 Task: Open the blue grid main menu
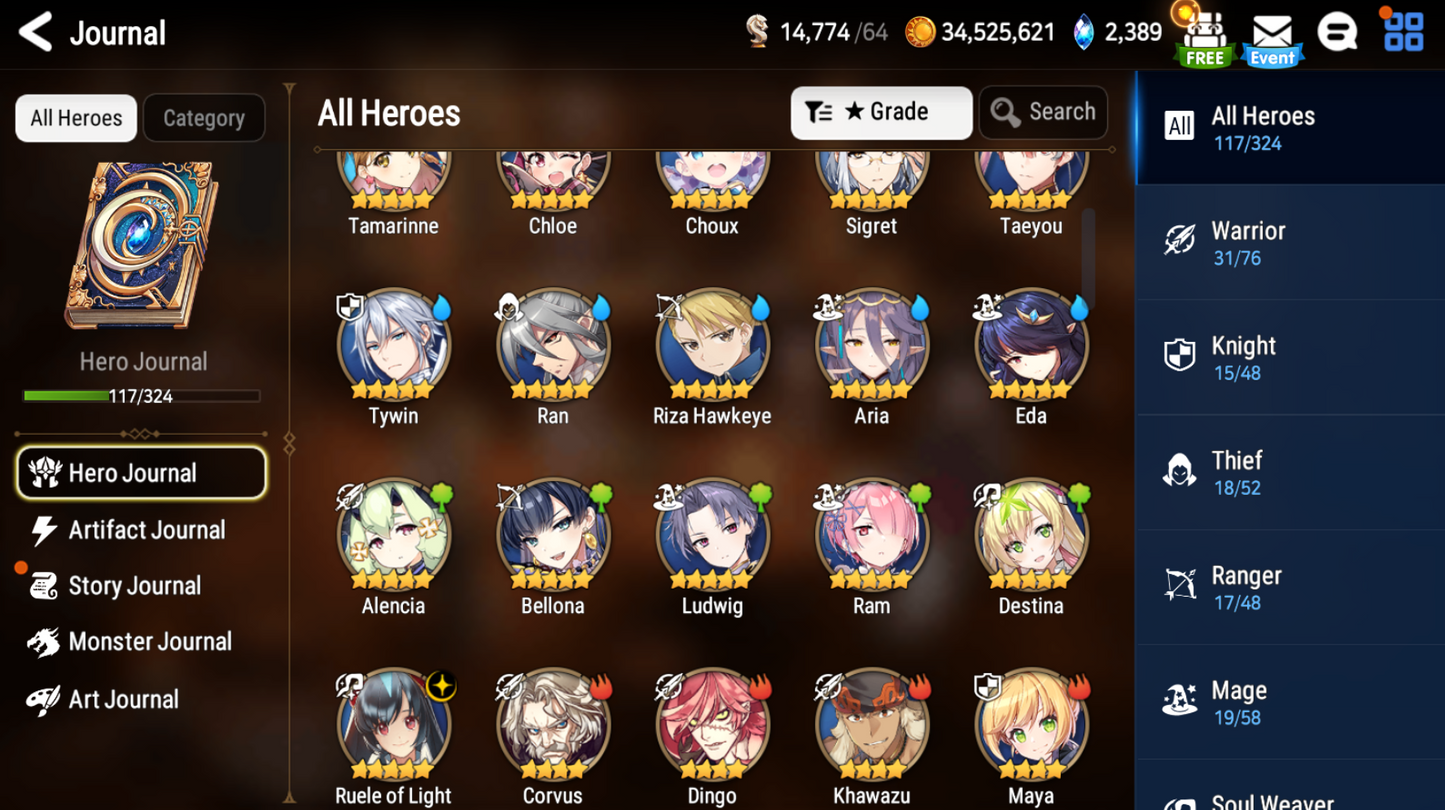(x=1403, y=32)
